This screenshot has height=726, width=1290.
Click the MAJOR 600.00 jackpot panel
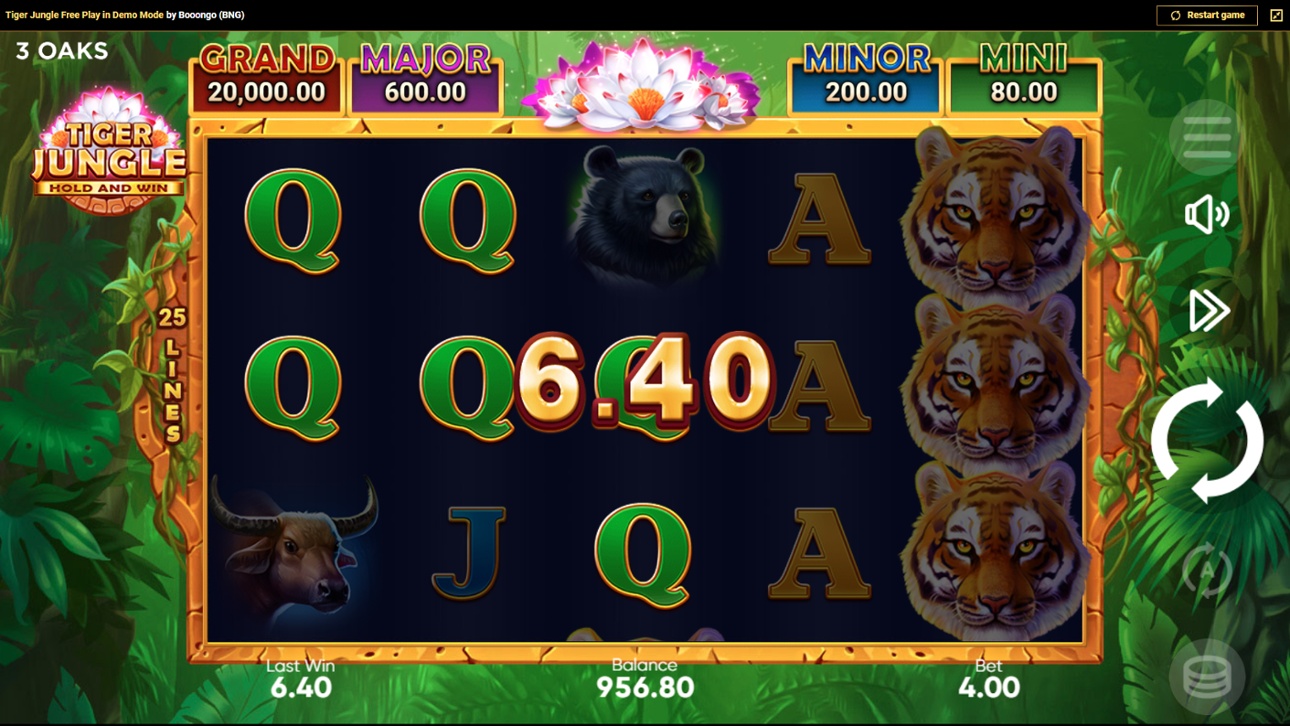(424, 75)
